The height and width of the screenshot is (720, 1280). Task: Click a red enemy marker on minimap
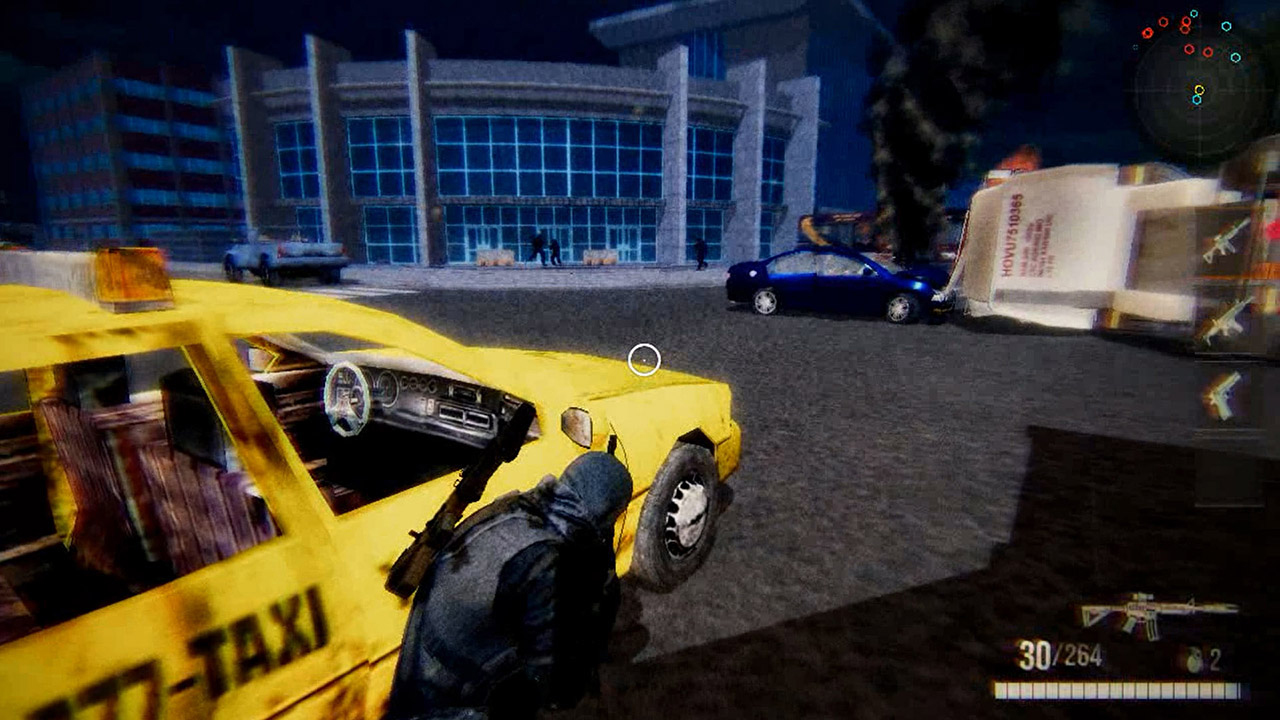(x=1188, y=48)
